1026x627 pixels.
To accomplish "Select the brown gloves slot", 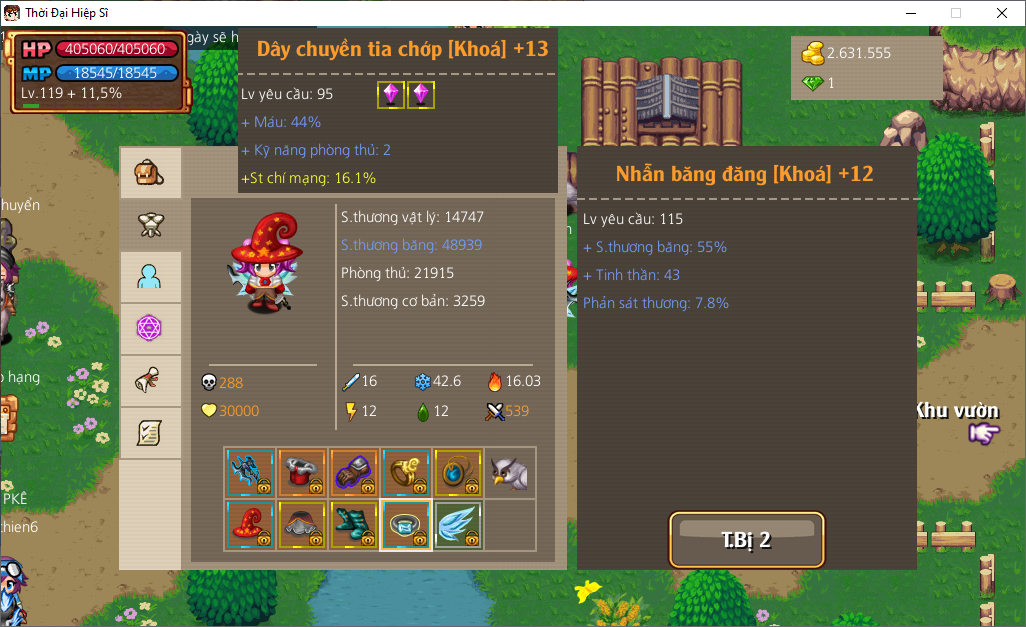I will coord(354,472).
